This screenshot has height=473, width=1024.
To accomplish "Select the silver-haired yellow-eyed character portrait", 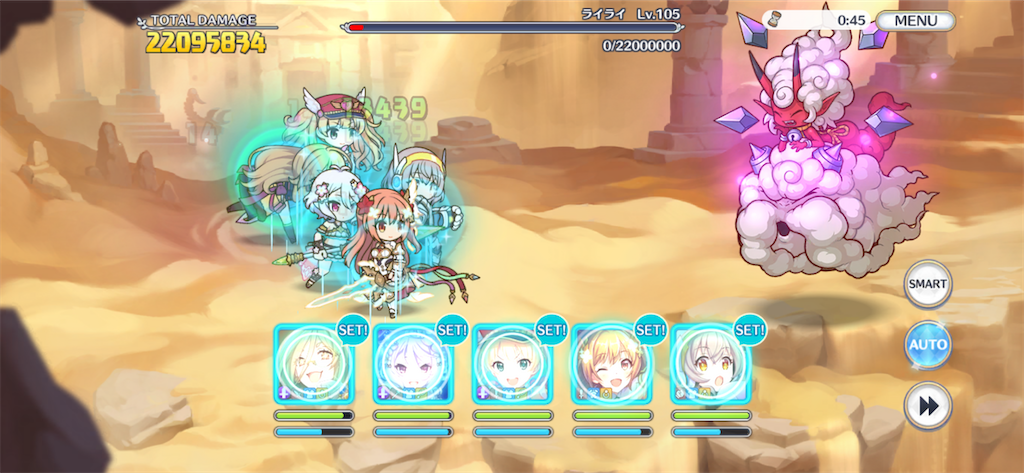I will pos(709,364).
